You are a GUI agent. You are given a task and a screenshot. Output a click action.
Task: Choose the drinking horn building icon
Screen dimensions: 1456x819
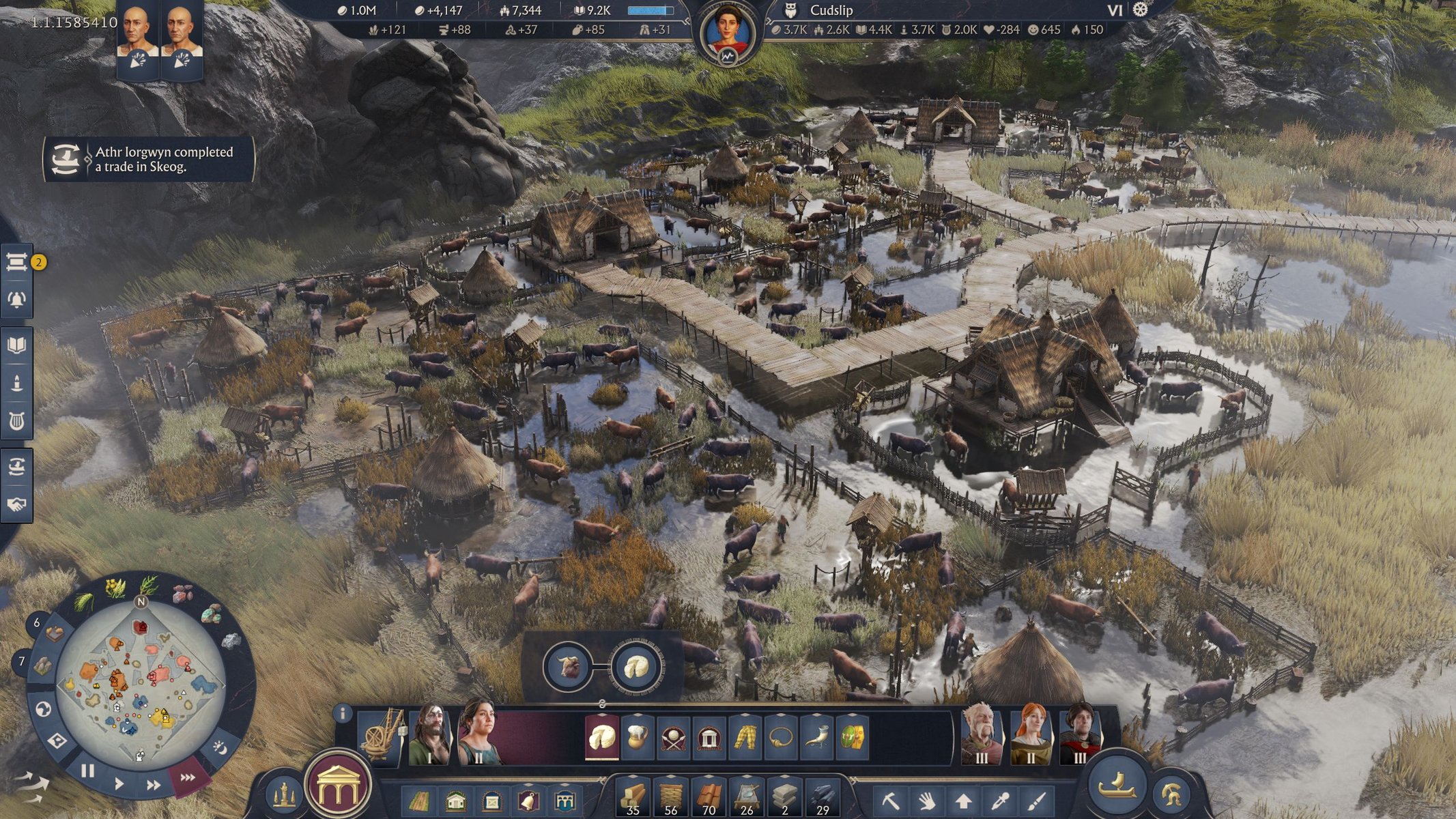click(816, 738)
